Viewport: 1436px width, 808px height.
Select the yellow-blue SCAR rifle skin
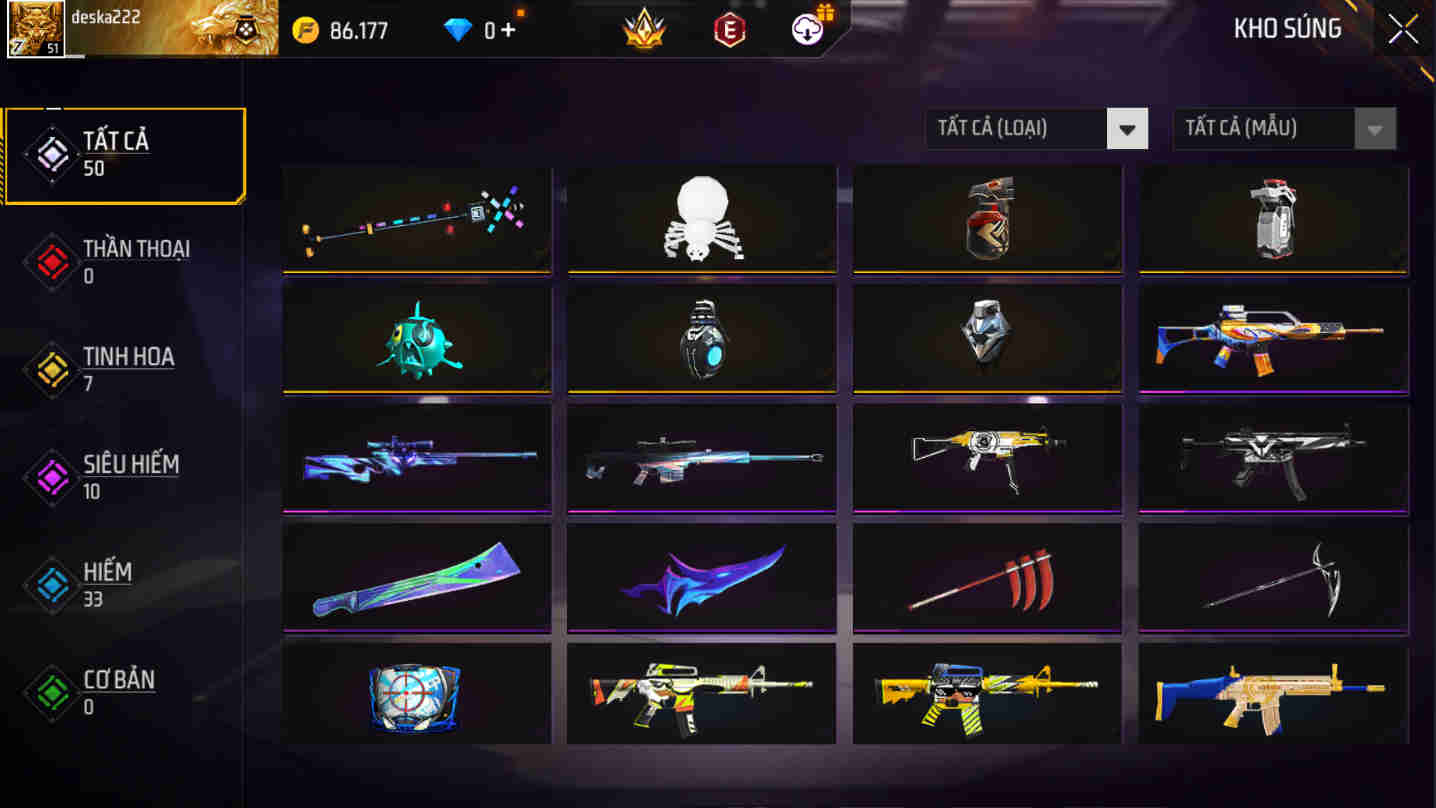point(1272,695)
